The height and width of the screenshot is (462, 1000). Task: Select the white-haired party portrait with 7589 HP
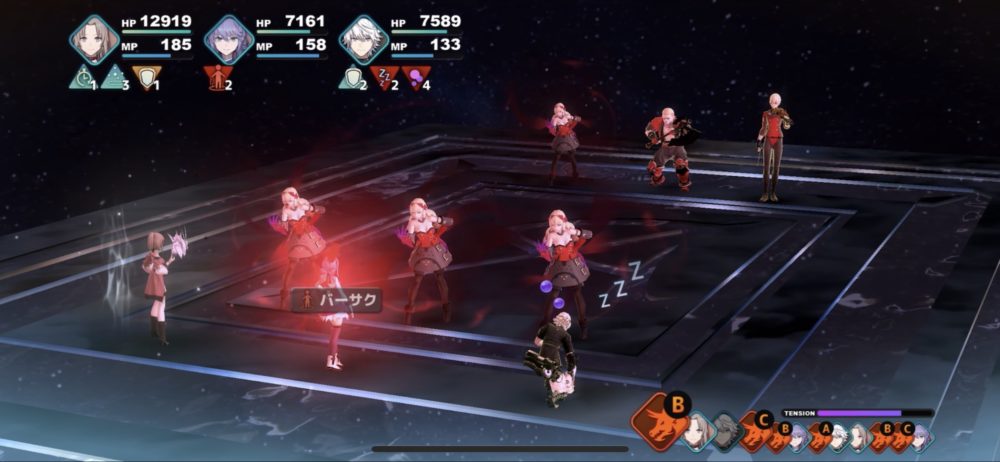(x=364, y=39)
